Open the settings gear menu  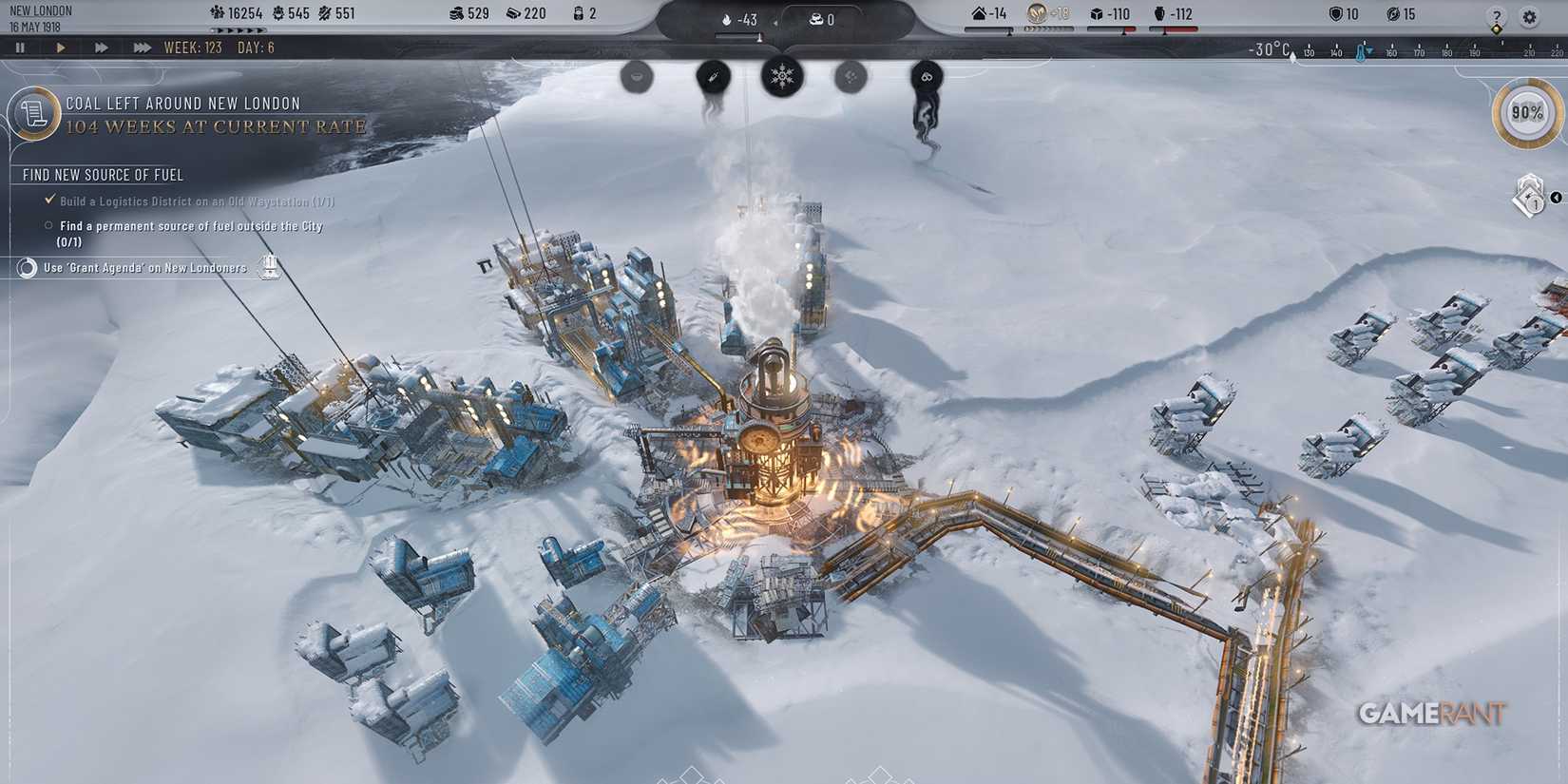coord(1529,16)
